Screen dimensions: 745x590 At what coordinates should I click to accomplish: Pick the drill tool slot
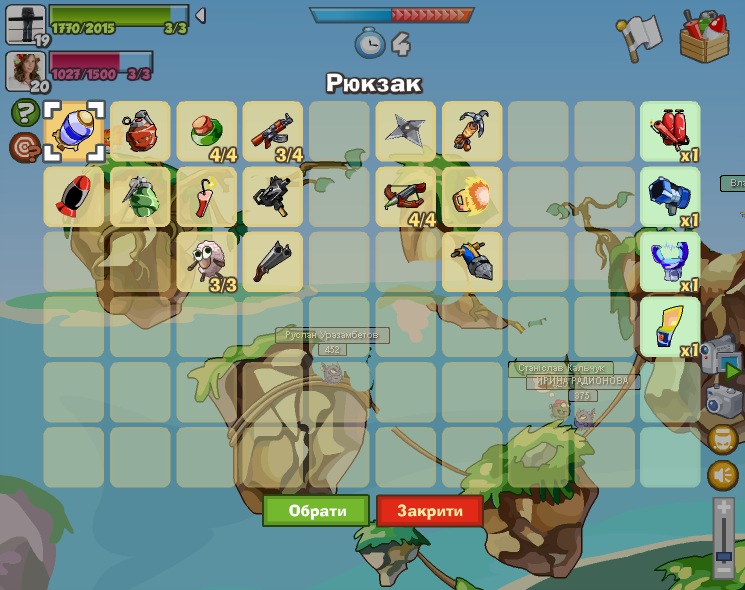pos(471,262)
